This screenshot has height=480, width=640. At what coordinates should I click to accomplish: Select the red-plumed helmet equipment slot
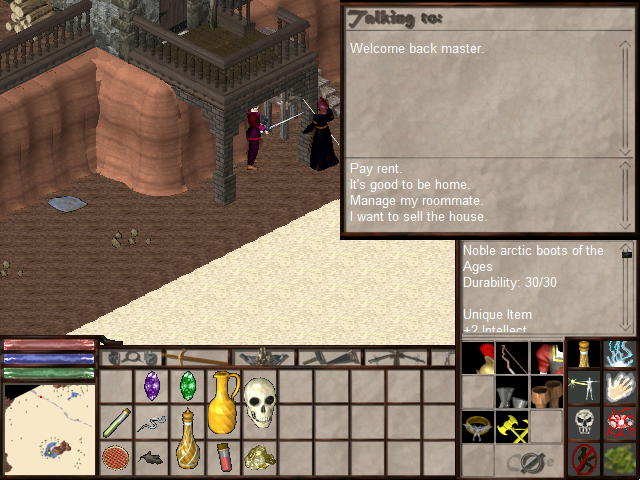tap(478, 358)
